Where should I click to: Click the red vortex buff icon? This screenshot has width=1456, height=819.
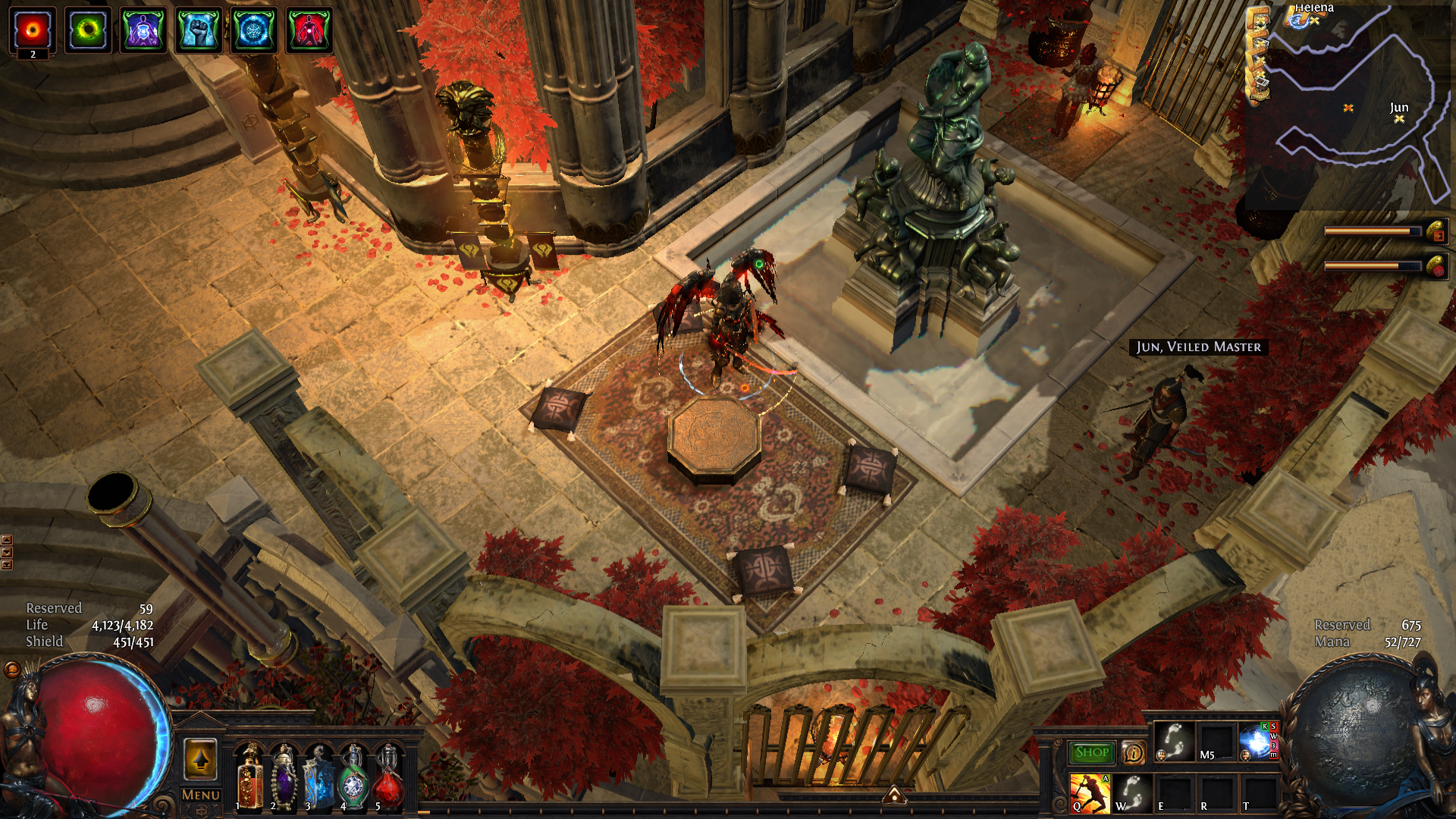(33, 30)
